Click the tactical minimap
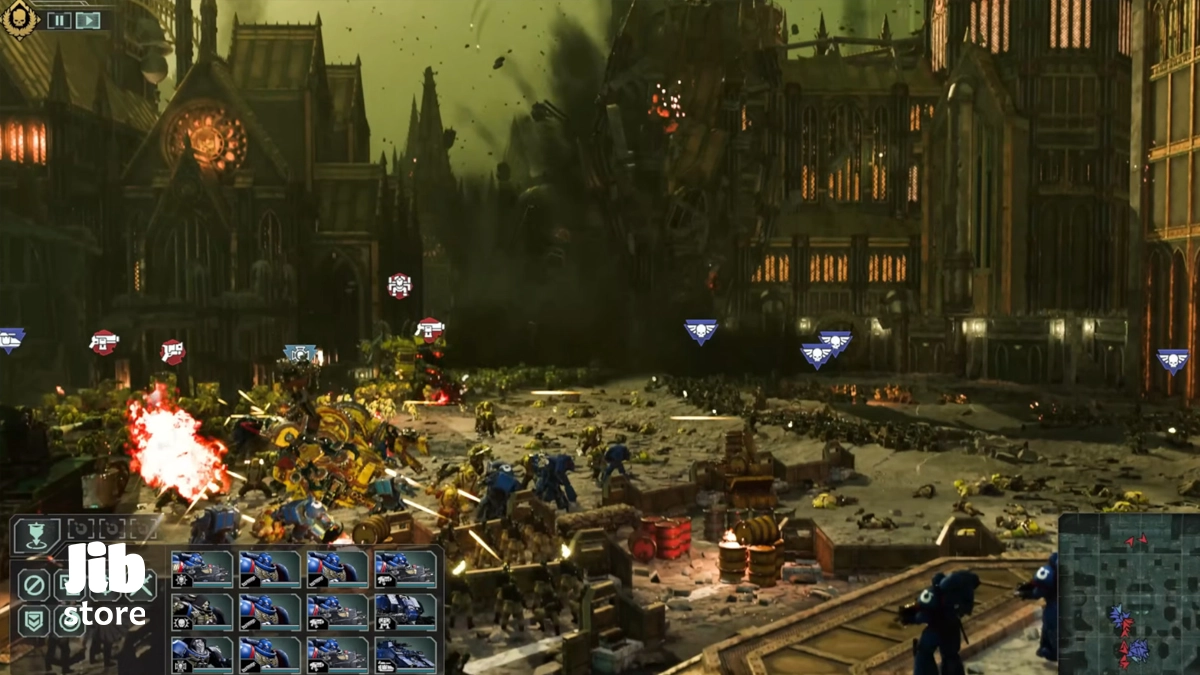 [x=1128, y=594]
